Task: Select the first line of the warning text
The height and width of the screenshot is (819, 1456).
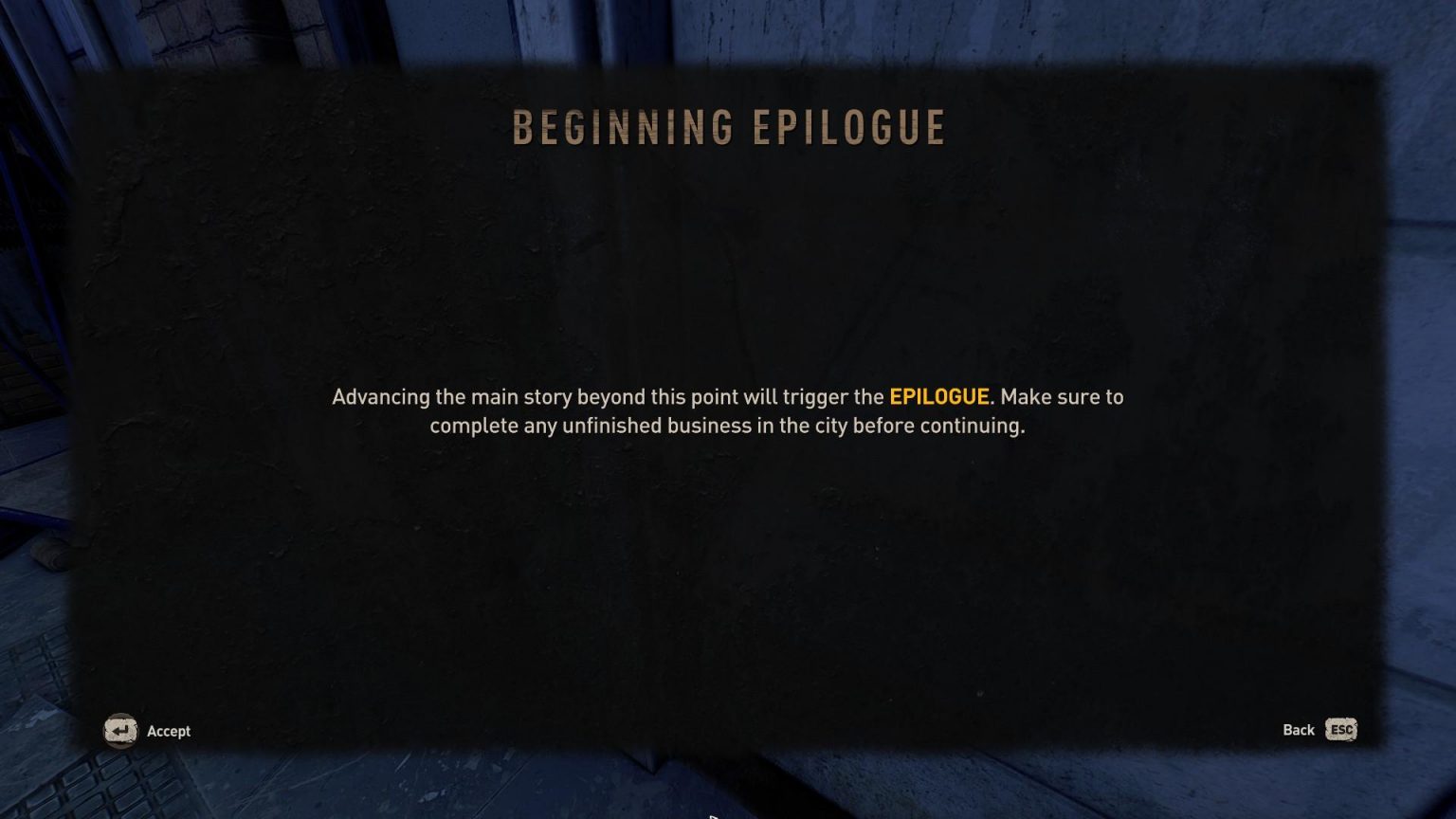Action: click(727, 397)
